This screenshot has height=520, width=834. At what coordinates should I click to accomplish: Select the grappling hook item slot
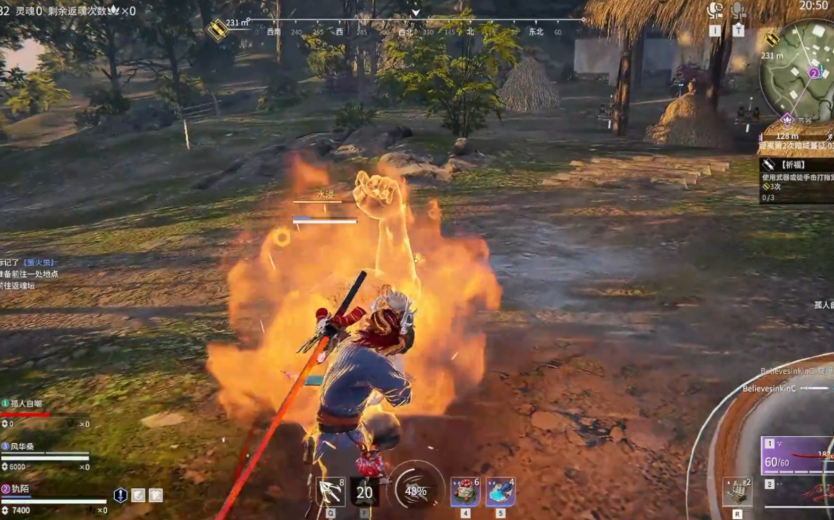click(331, 490)
